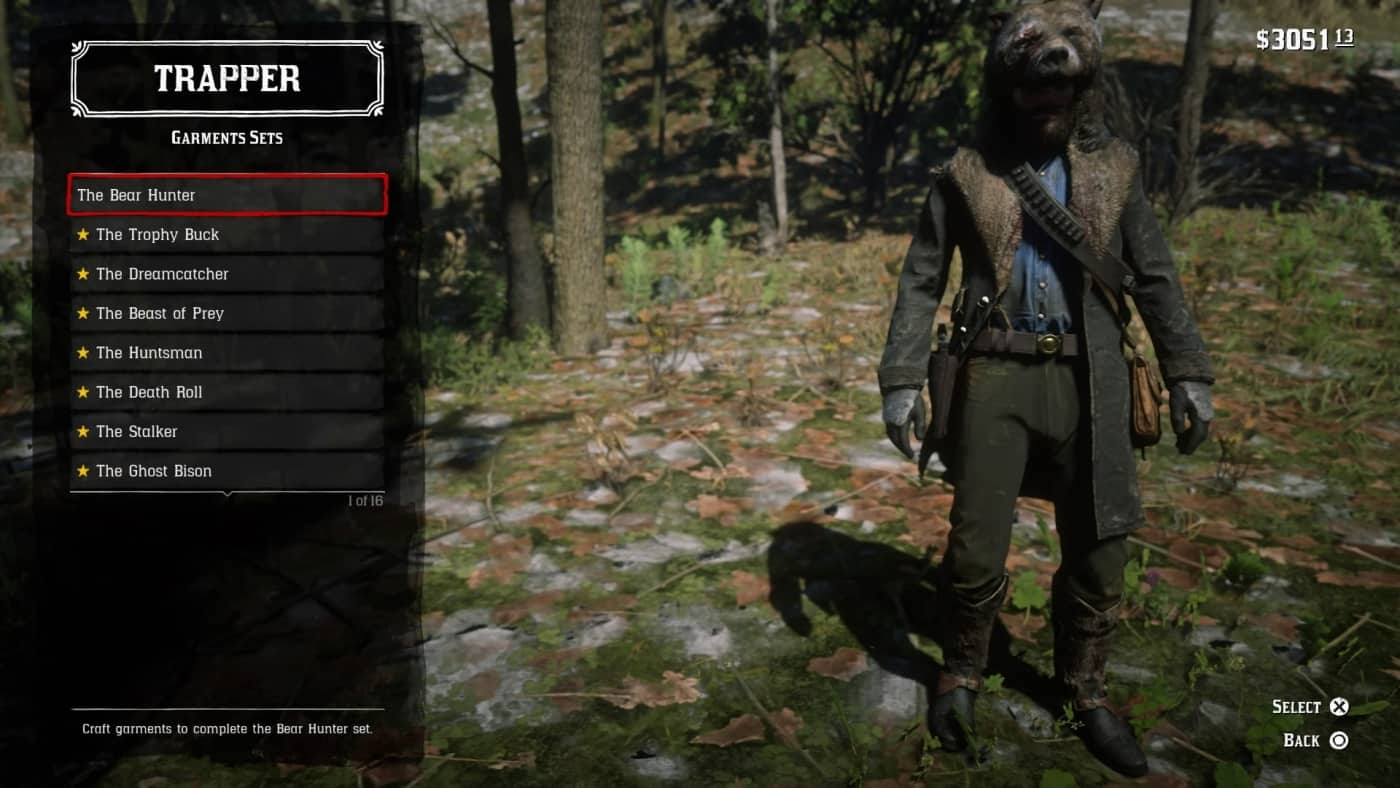Click the X button prompt next to Select

pyautogui.click(x=1340, y=706)
